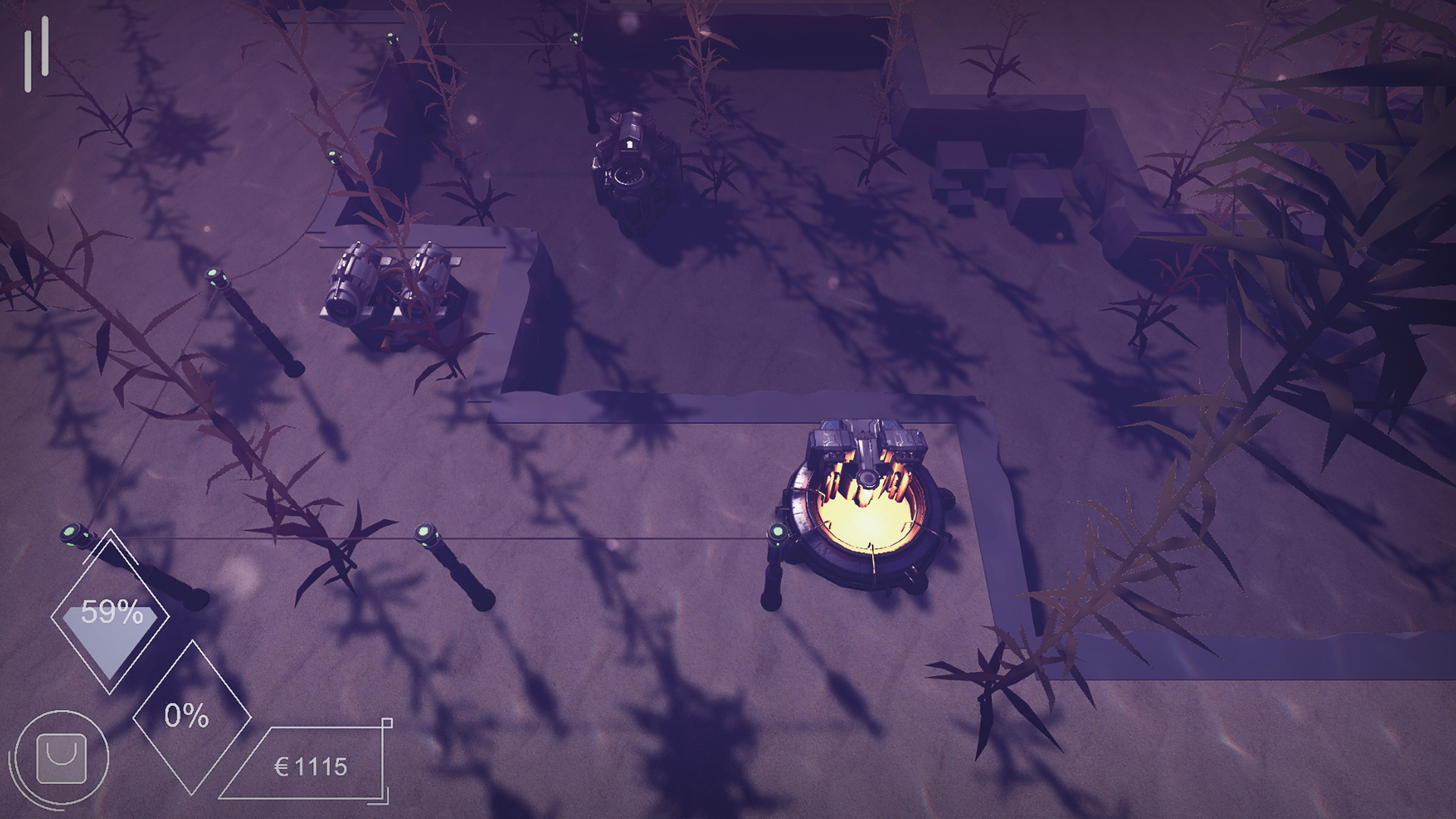Open the shop bag button
The width and height of the screenshot is (1456, 819).
(61, 757)
